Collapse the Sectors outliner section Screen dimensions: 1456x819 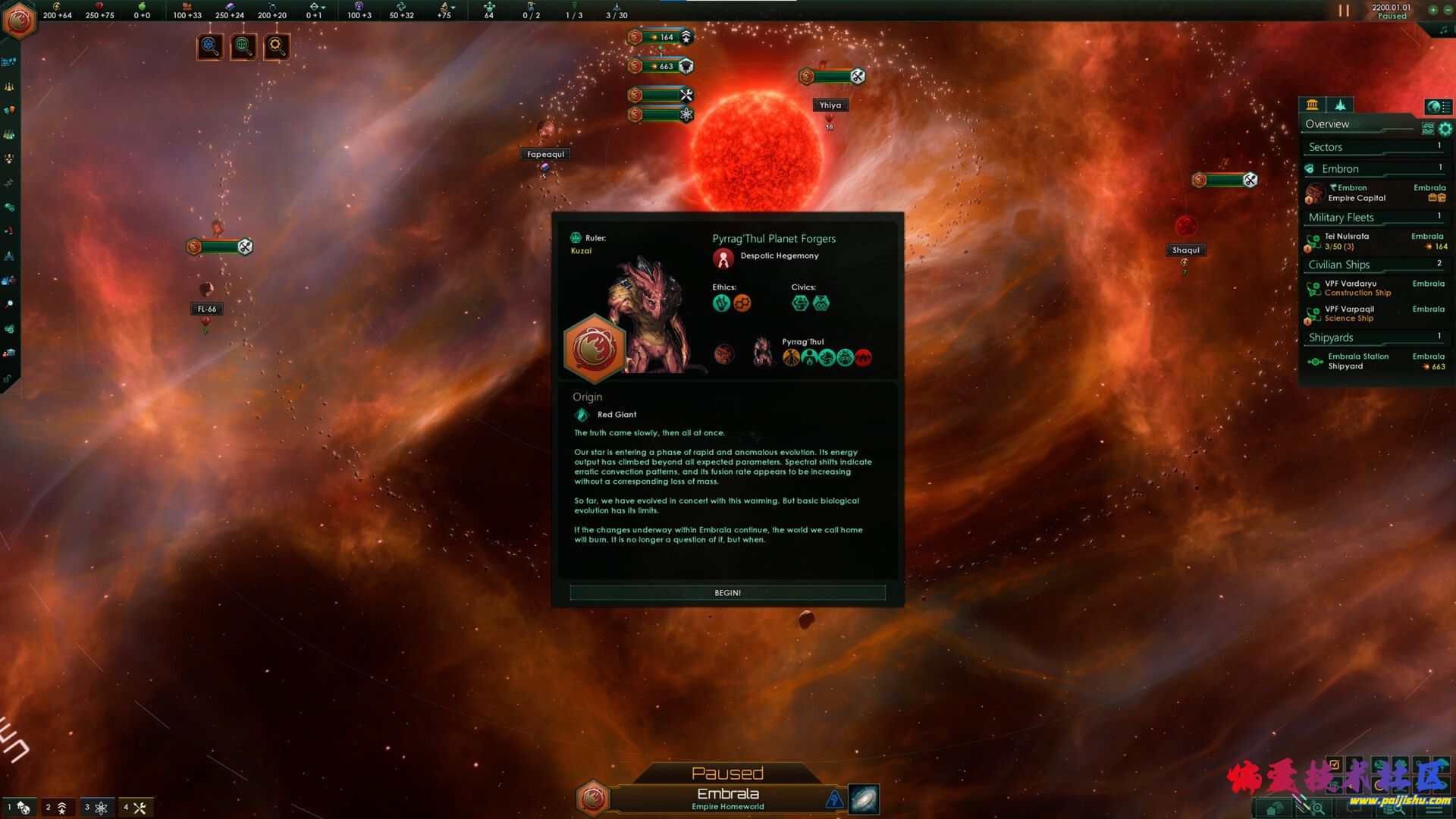(1373, 147)
